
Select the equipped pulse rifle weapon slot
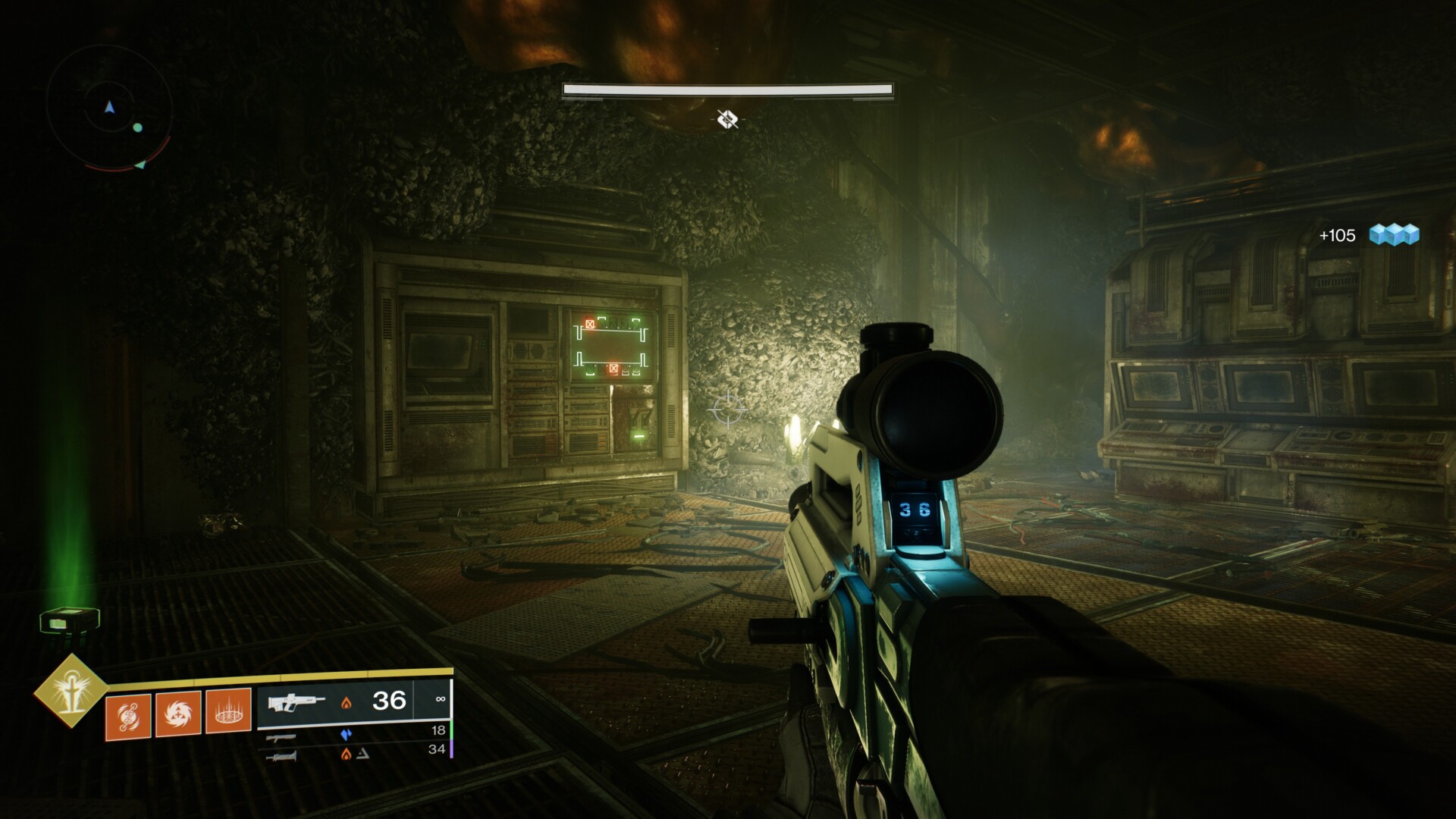[x=353, y=701]
